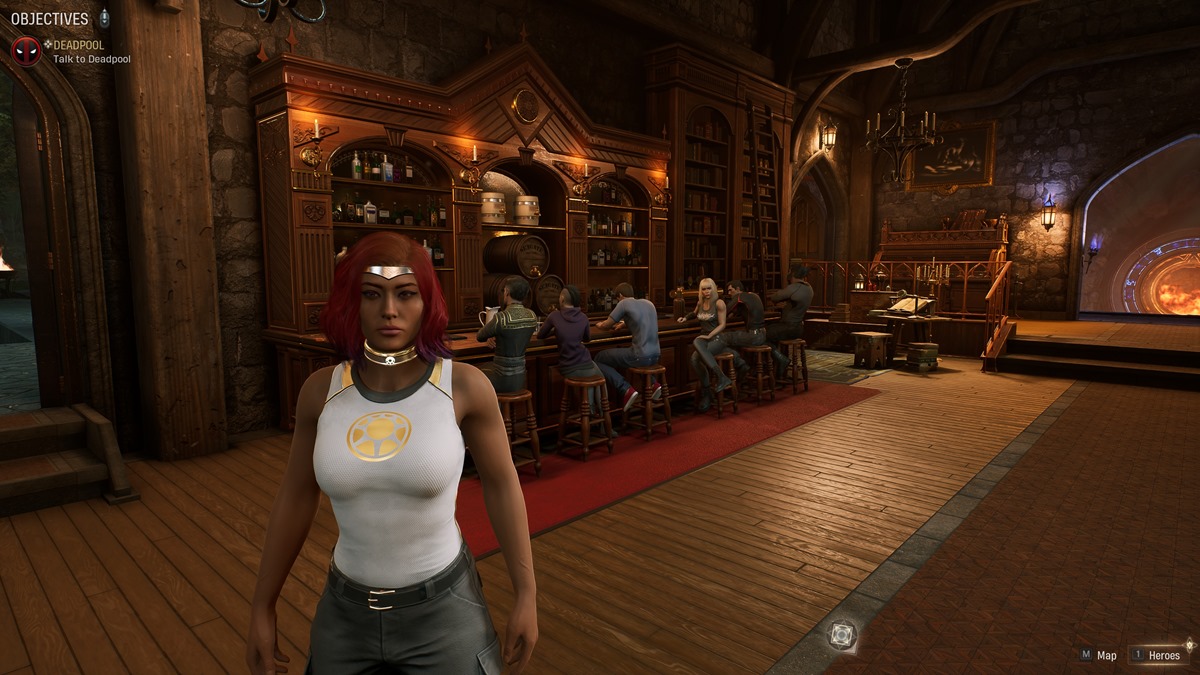Click the Objectives header
Screen dimensions: 1200x675
[48, 19]
